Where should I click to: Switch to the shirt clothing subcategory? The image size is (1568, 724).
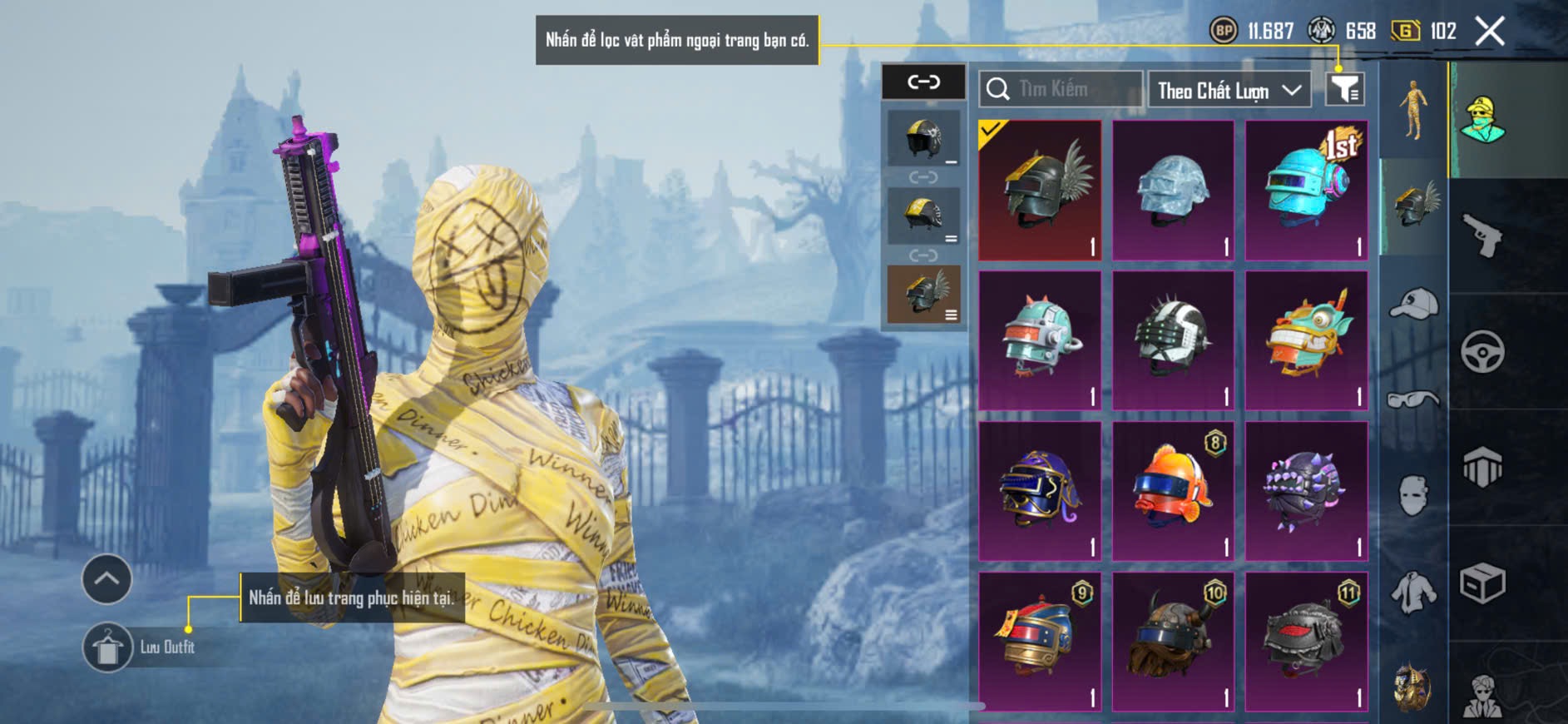(x=1413, y=593)
